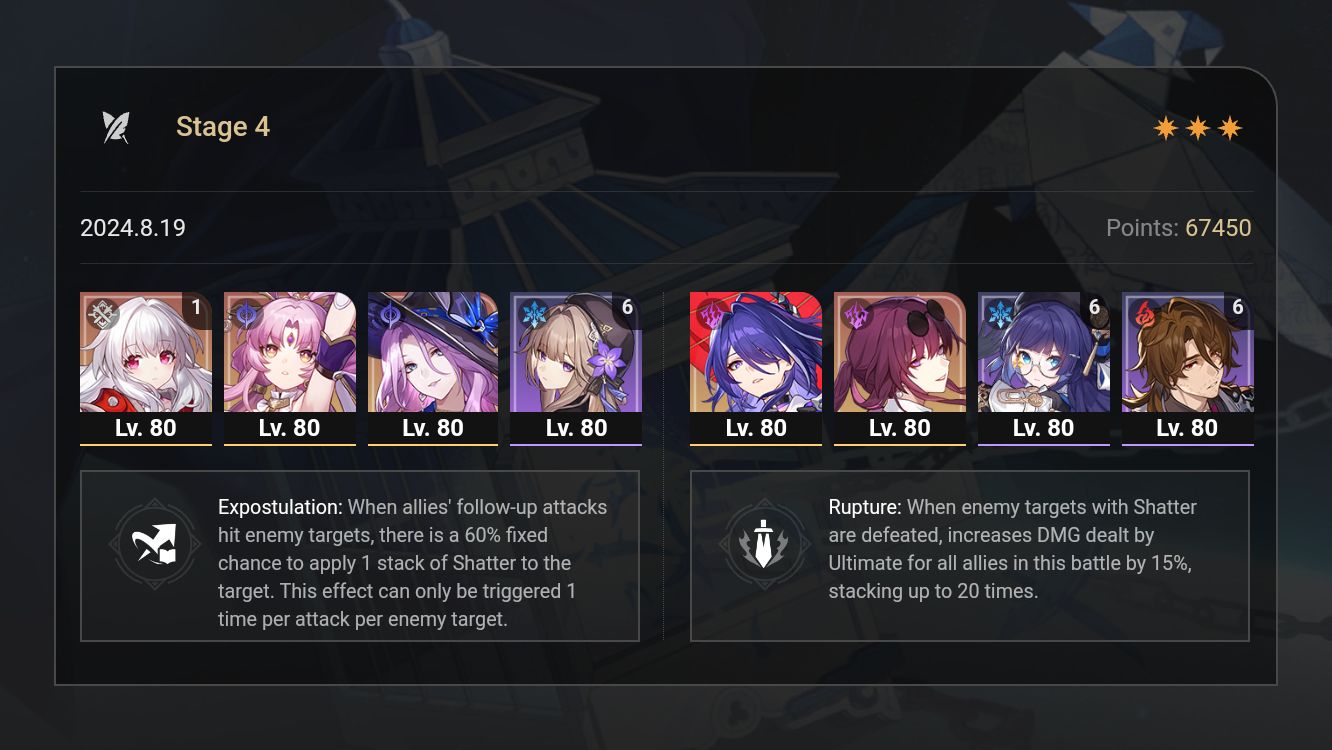Viewport: 1332px width, 750px height.
Task: Click the third star rating icon
Action: [x=1232, y=127]
